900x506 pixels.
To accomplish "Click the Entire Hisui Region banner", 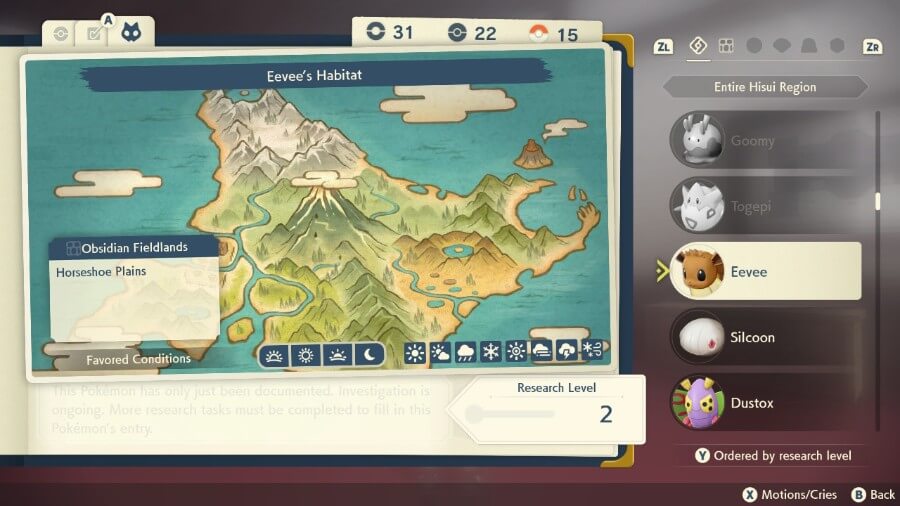I will 765,87.
